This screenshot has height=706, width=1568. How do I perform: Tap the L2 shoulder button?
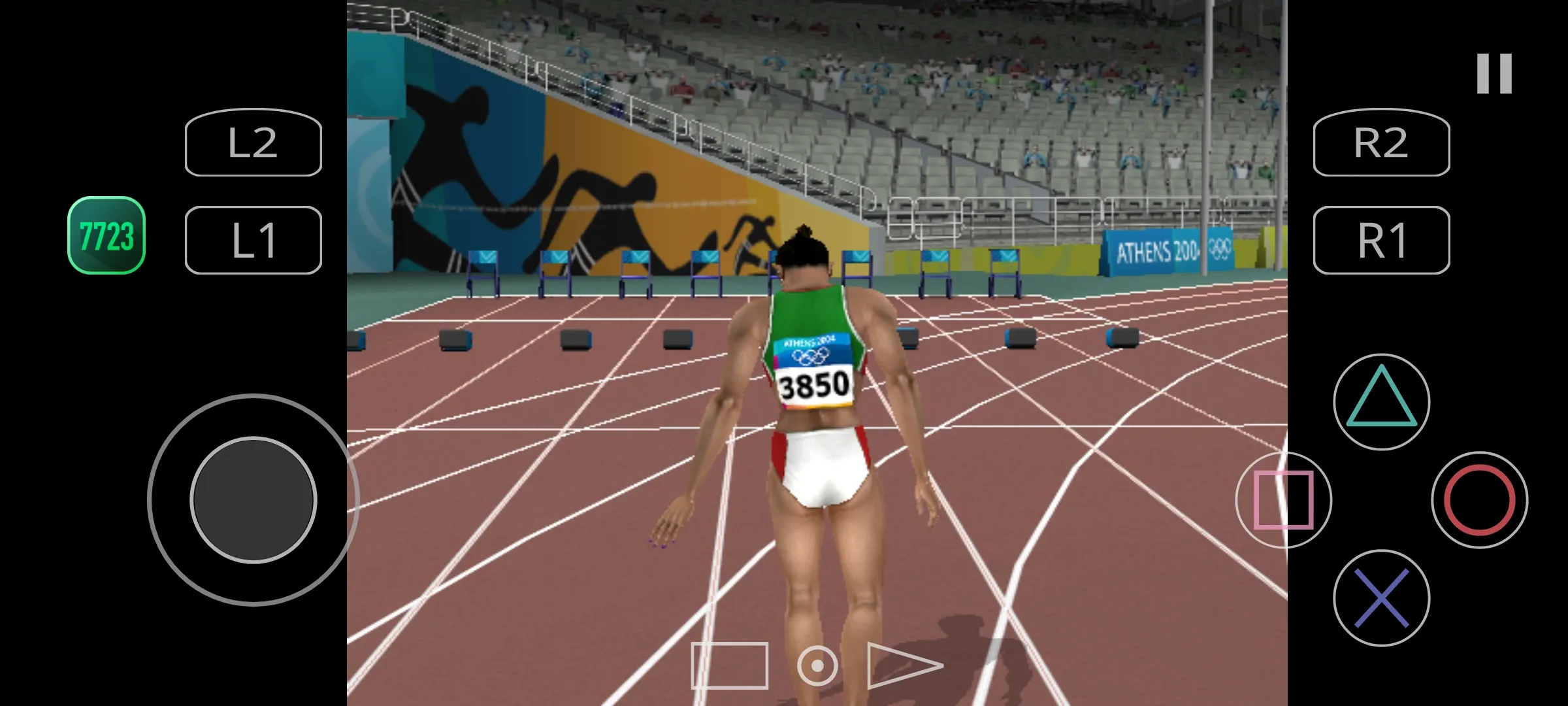253,143
